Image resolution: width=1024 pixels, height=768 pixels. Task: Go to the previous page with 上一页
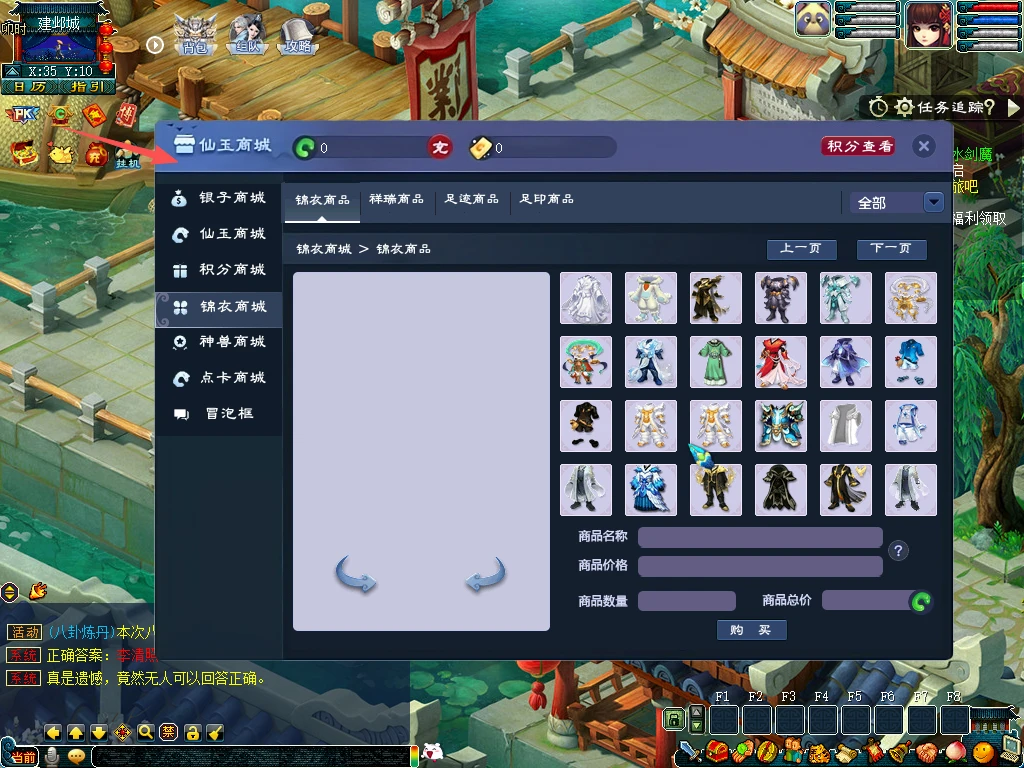tap(801, 249)
